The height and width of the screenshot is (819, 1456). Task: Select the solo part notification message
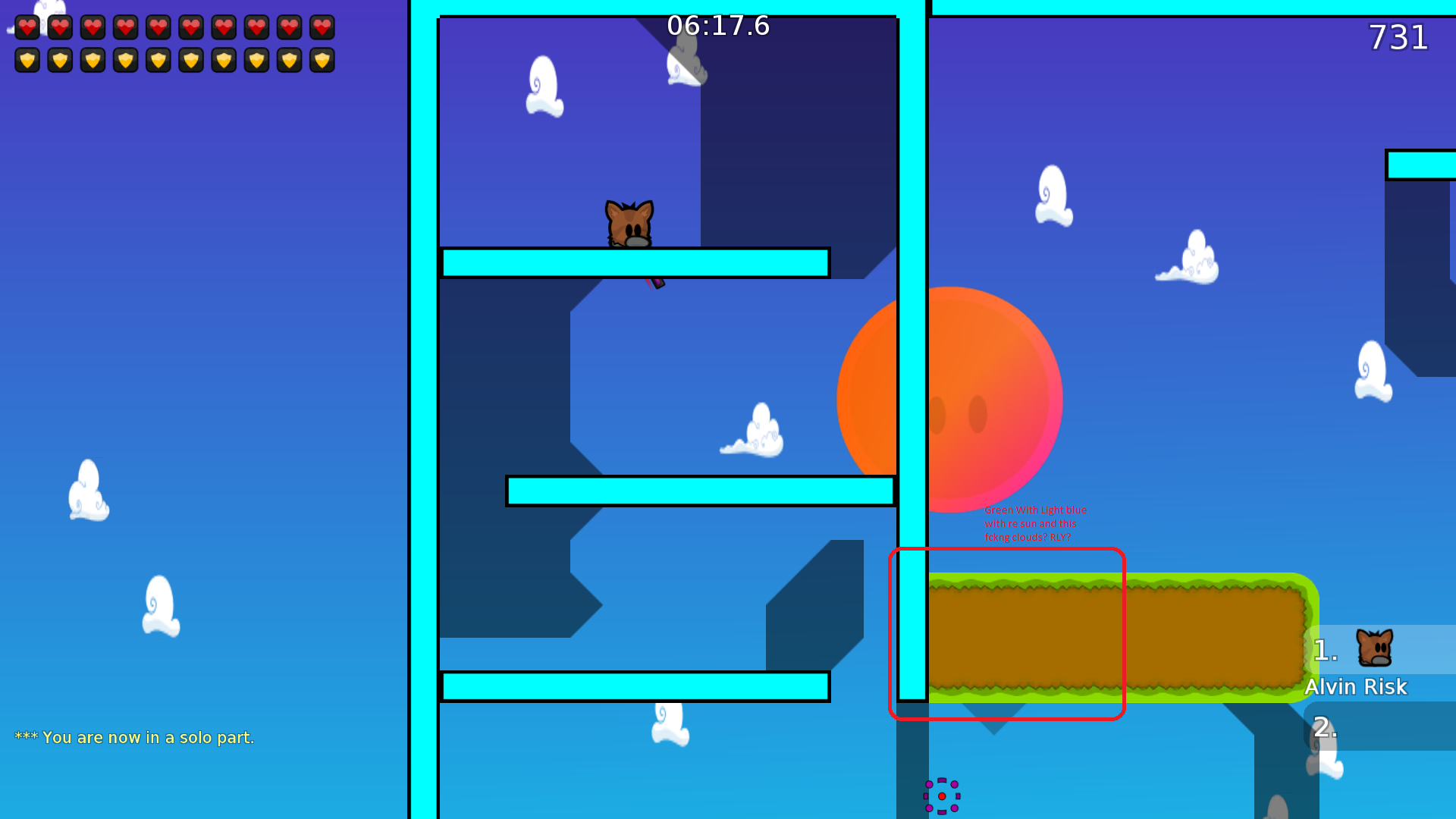click(x=135, y=736)
